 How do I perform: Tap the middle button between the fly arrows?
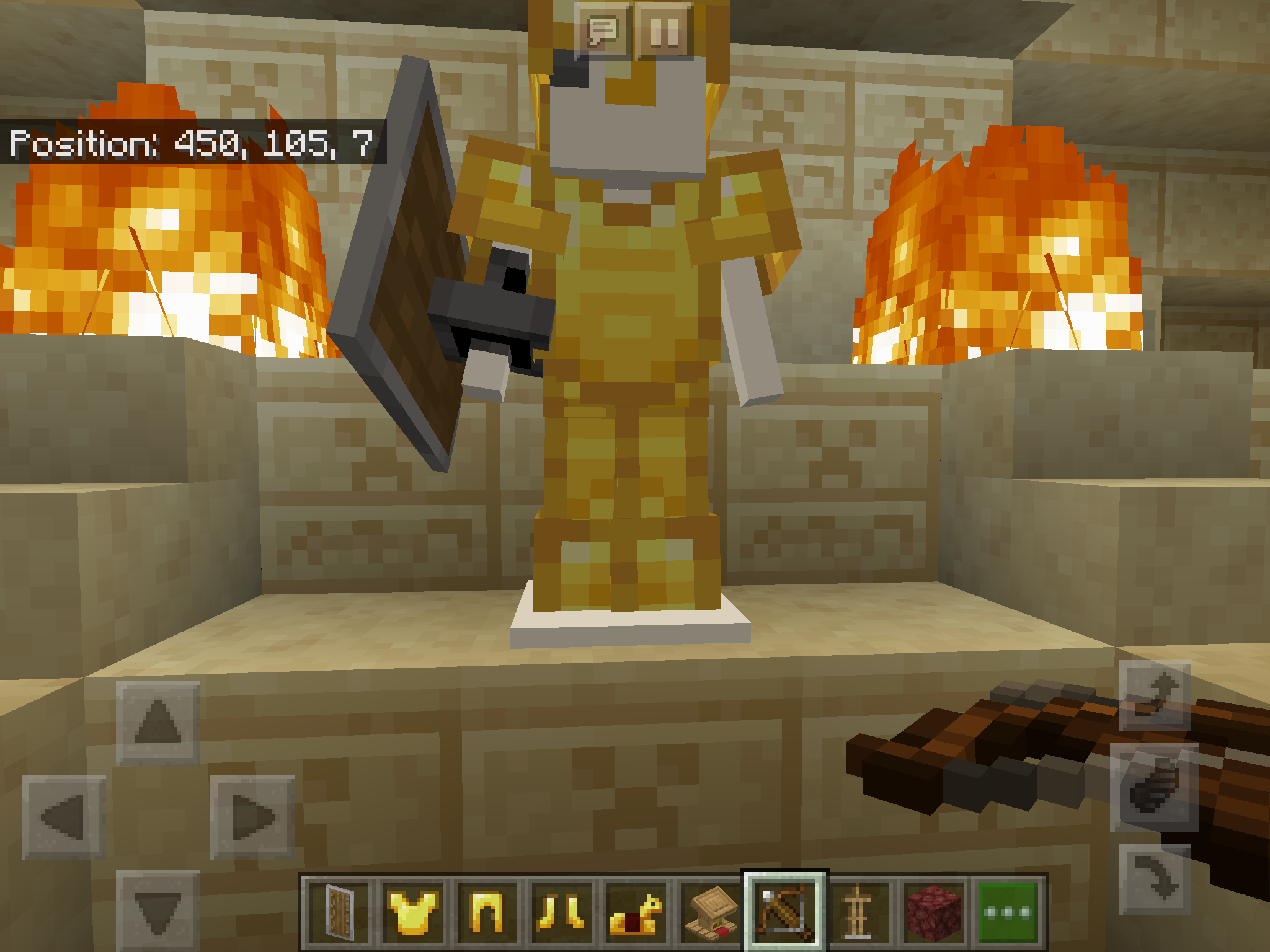1155,787
